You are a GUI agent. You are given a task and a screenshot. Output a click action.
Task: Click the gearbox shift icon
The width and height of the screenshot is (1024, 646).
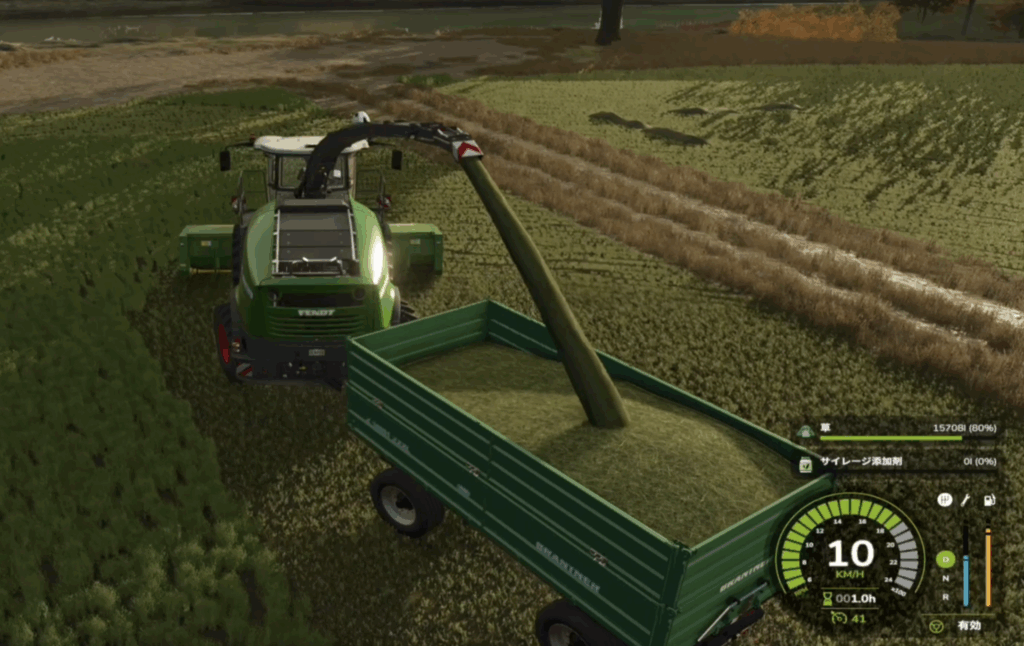pos(945,499)
